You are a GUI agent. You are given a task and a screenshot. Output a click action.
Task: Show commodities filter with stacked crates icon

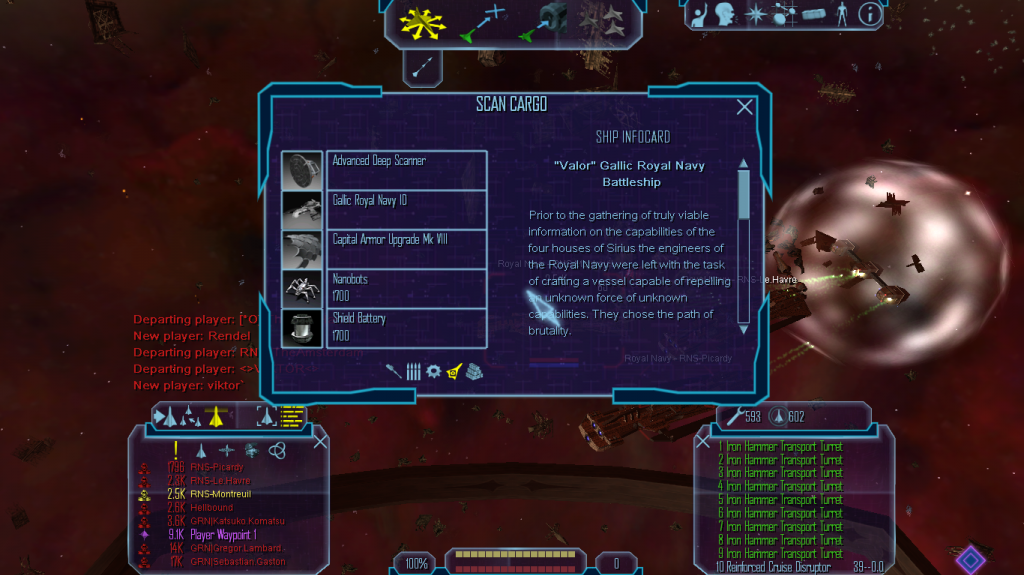[474, 371]
